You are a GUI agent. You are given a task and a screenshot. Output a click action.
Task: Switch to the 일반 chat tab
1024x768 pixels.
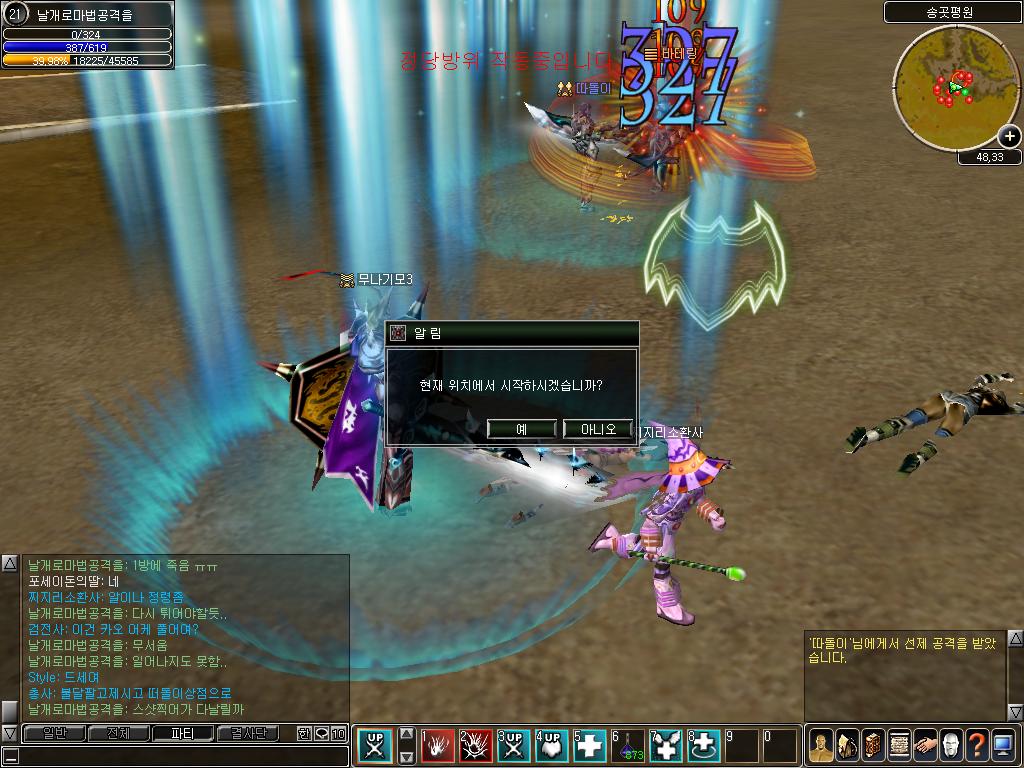pos(54,733)
